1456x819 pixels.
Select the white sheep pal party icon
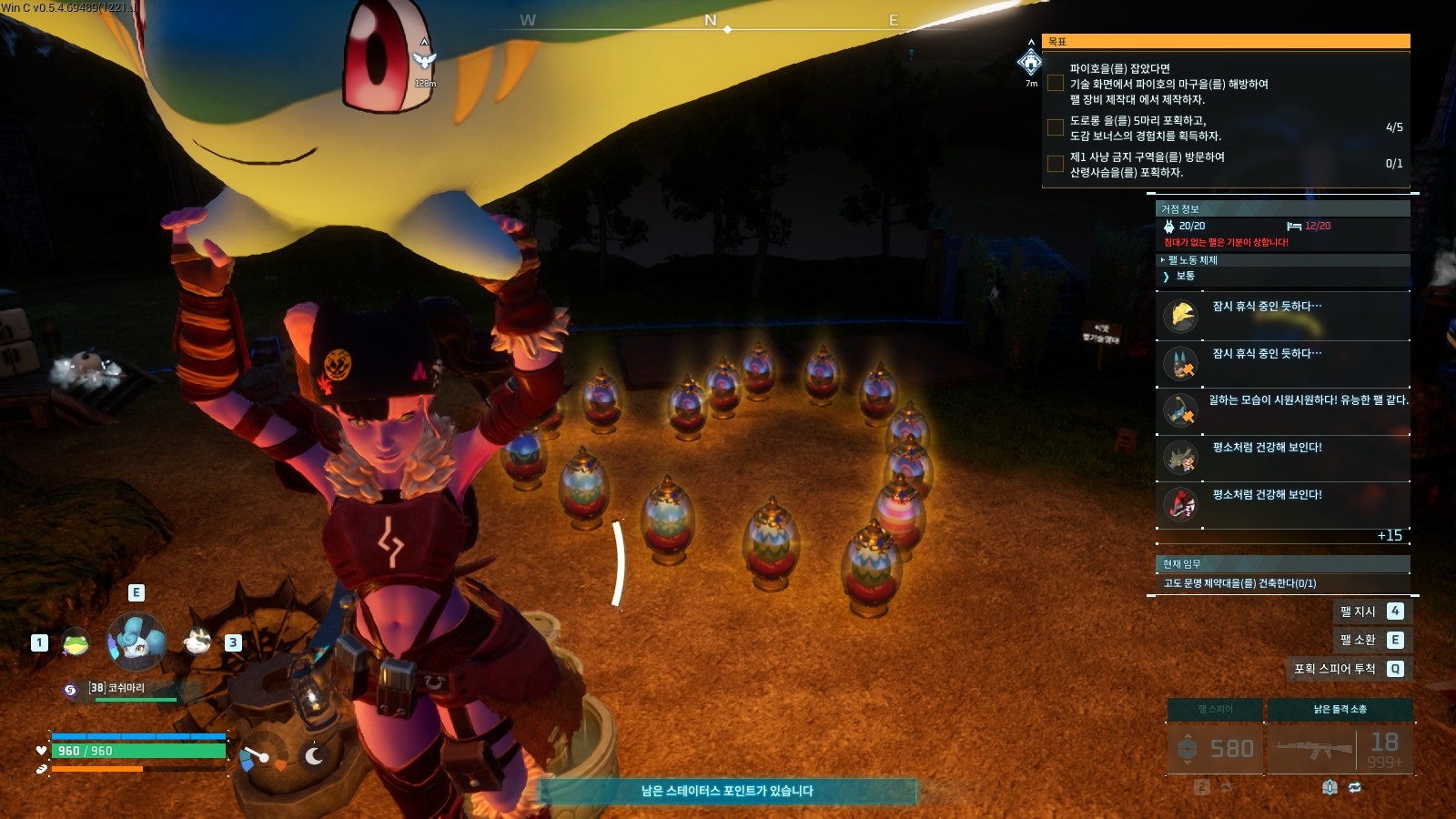point(197,642)
